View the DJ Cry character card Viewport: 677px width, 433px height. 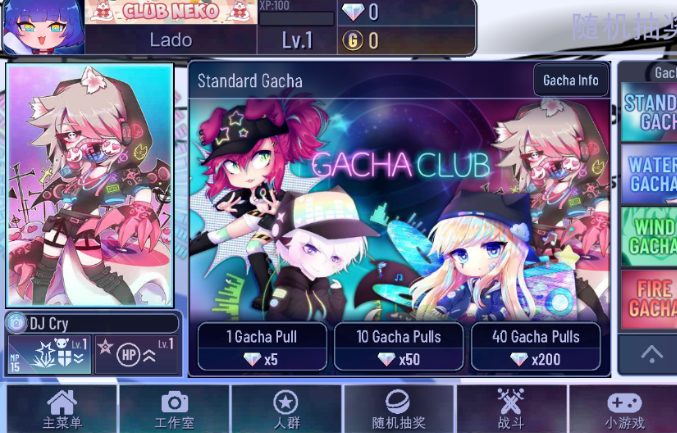(x=90, y=186)
